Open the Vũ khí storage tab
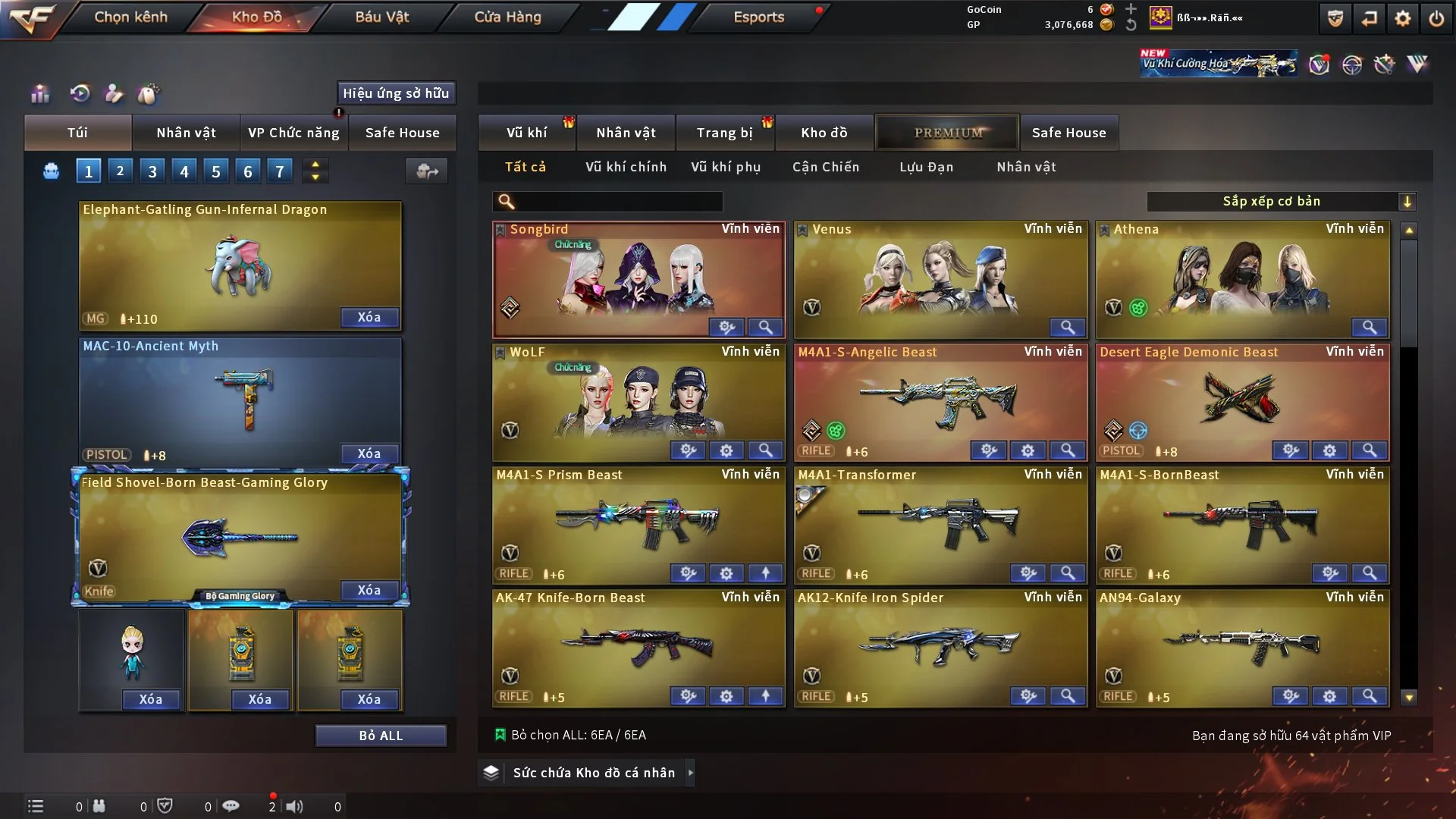 pos(526,133)
